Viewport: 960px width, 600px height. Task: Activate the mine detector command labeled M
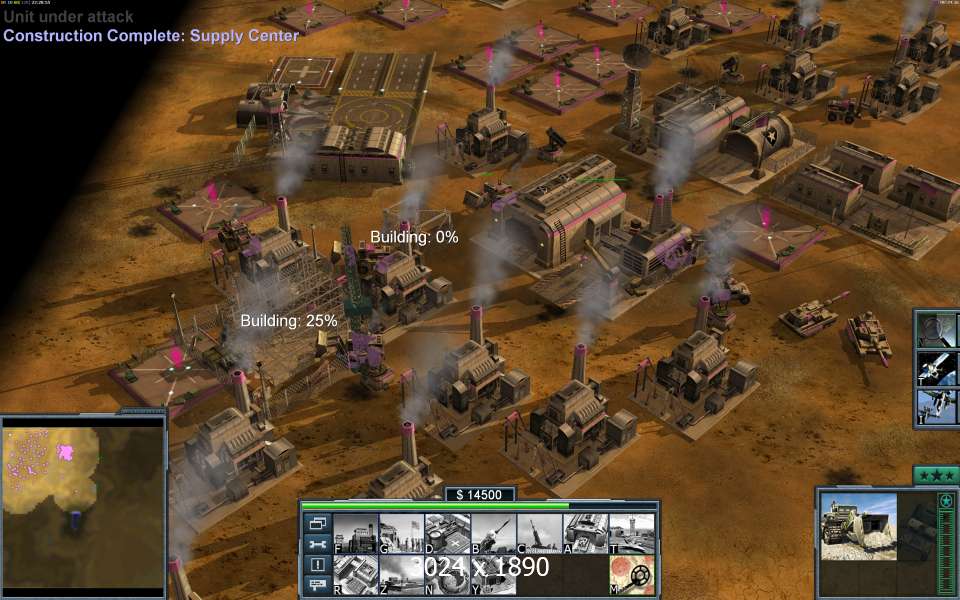pos(631,575)
